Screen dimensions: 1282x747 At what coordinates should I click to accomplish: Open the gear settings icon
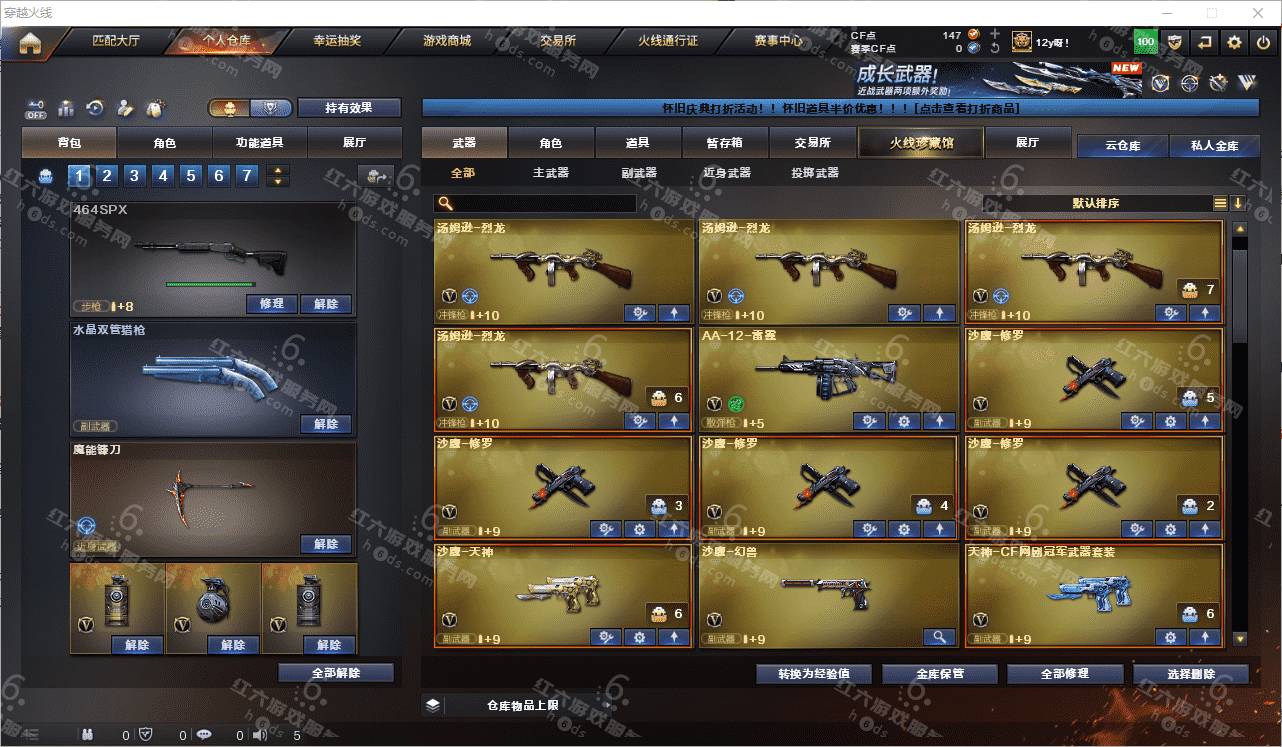click(x=1234, y=42)
